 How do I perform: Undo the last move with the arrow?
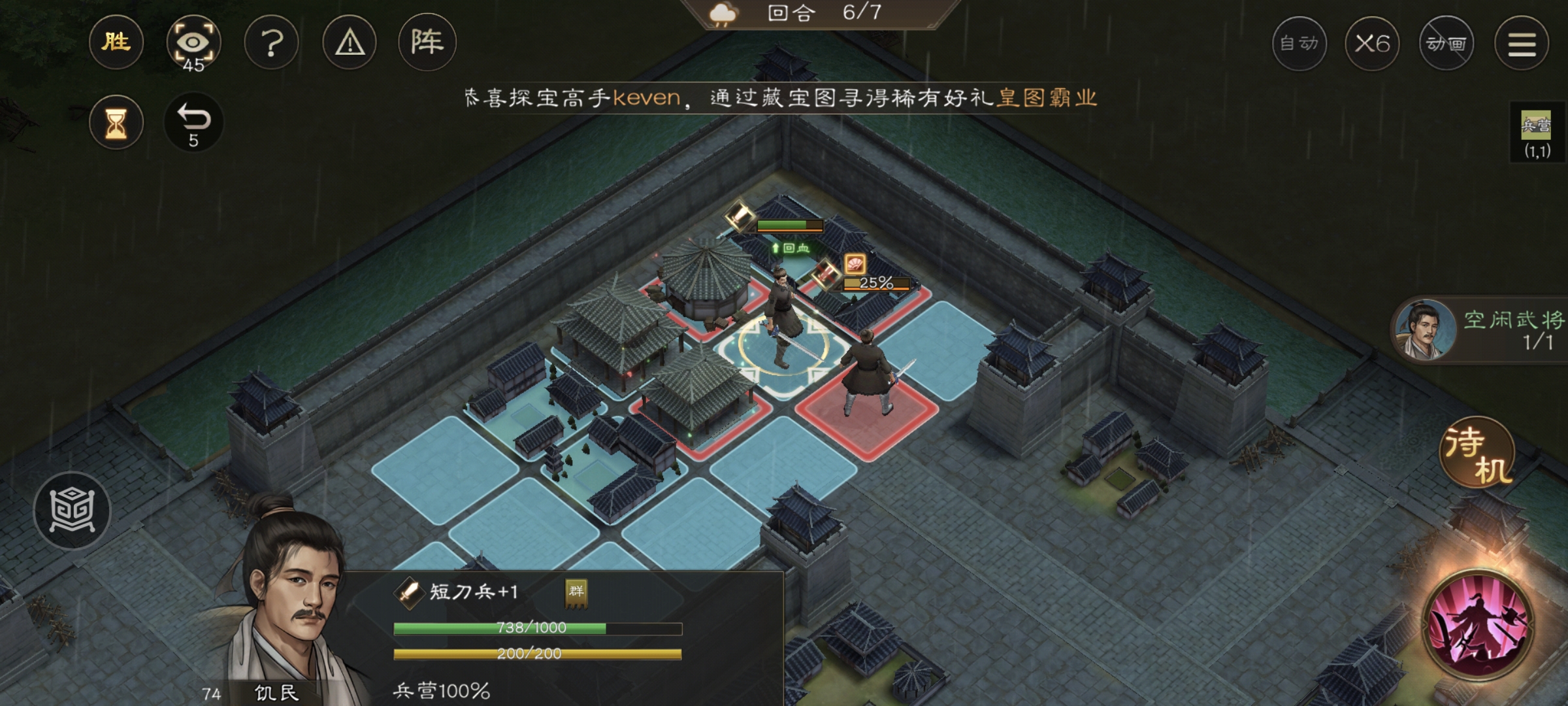[x=193, y=123]
